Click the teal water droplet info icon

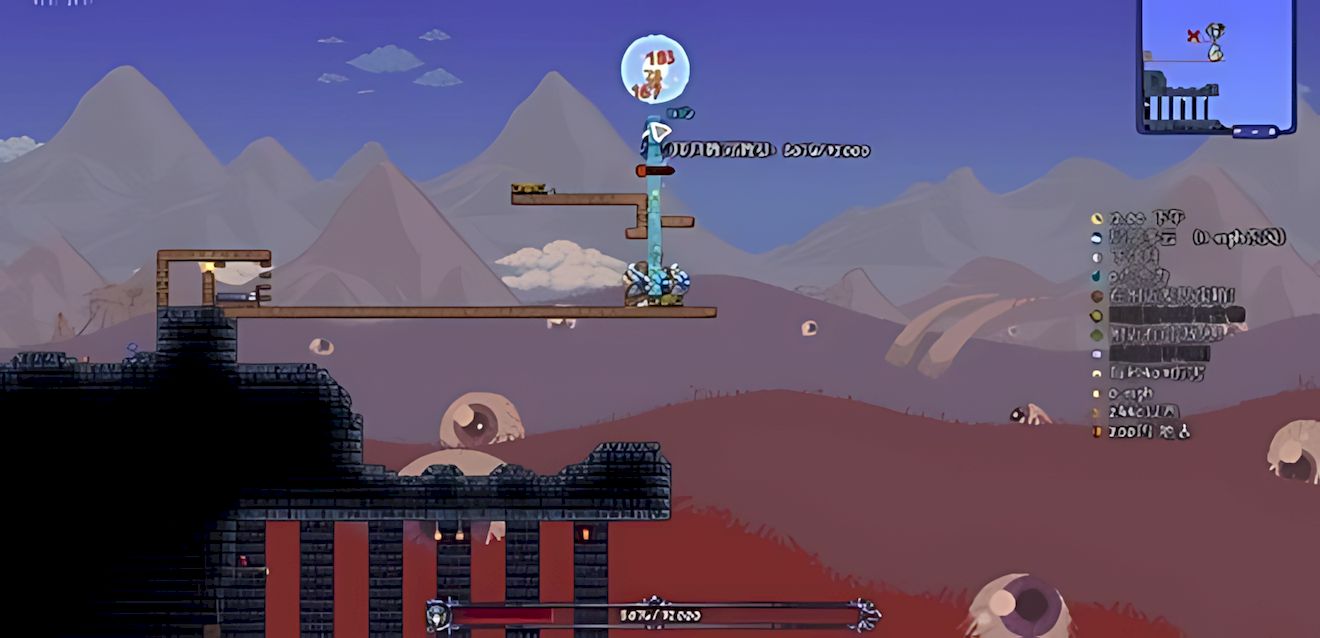point(1097,276)
